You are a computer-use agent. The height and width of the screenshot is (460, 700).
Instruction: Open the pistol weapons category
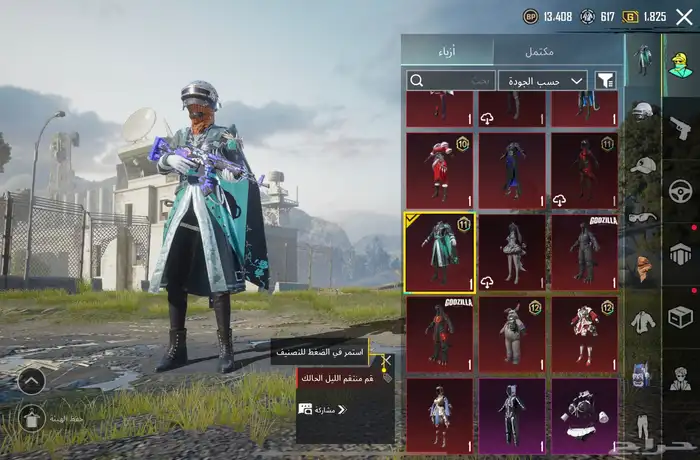680,127
